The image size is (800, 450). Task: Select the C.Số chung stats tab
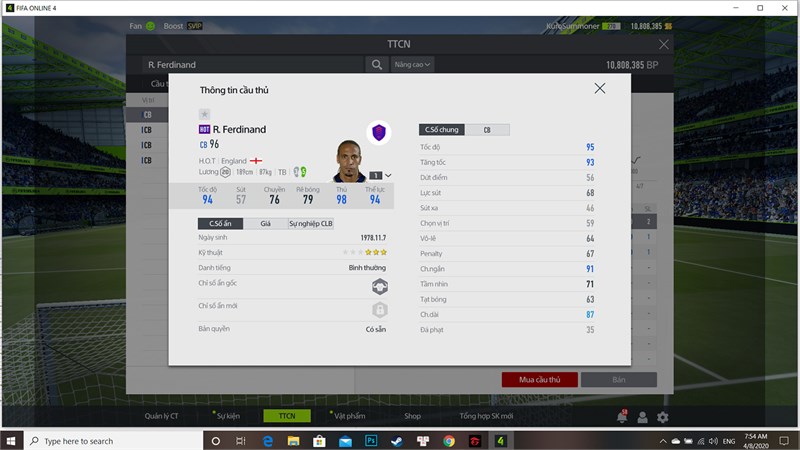[442, 130]
